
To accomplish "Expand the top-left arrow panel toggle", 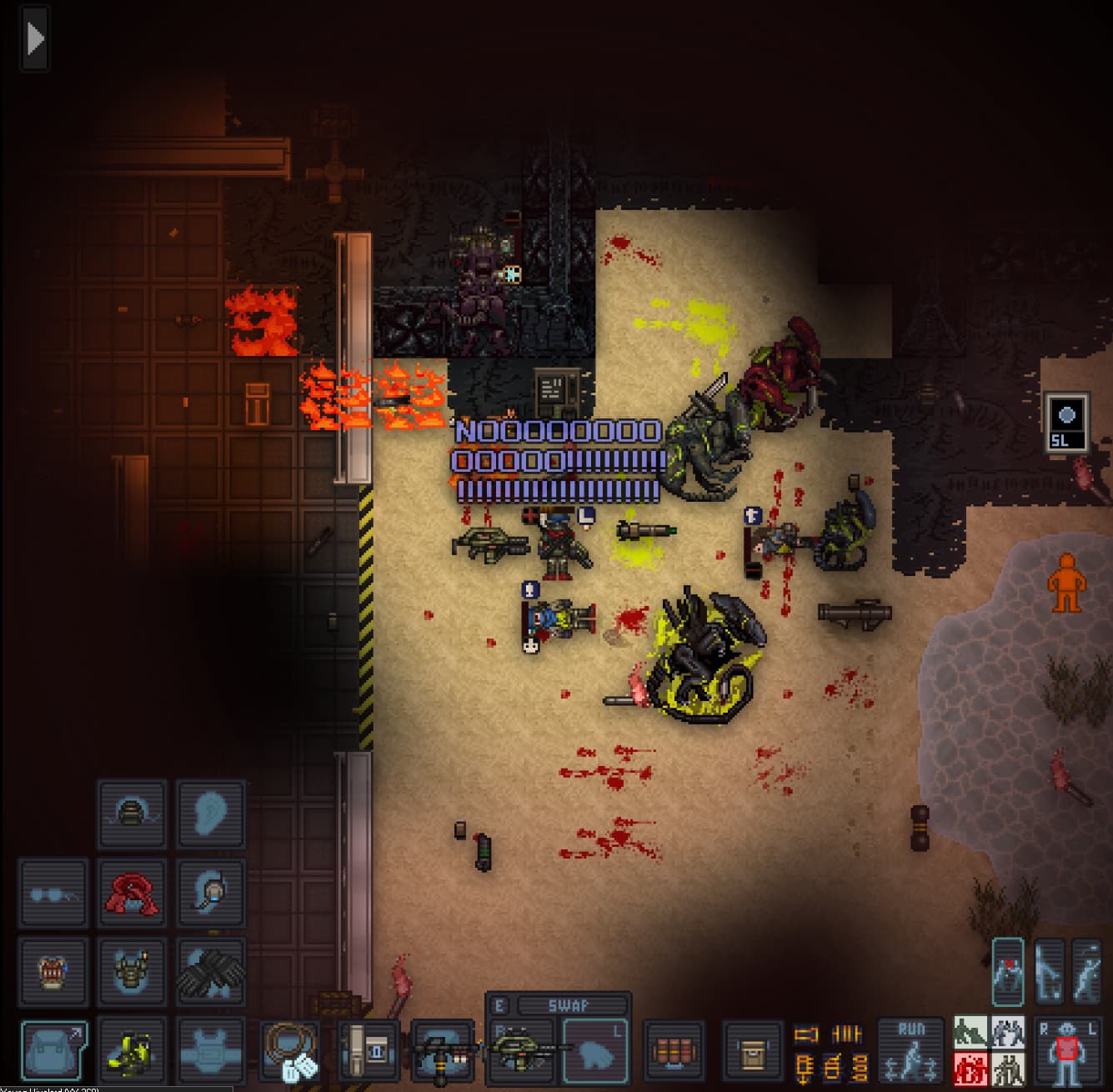I will [x=35, y=39].
